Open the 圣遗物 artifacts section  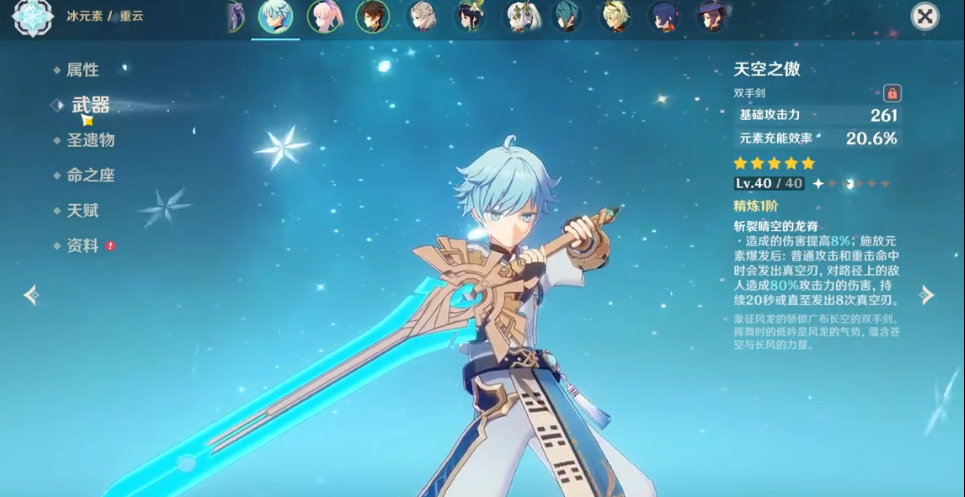tap(90, 140)
